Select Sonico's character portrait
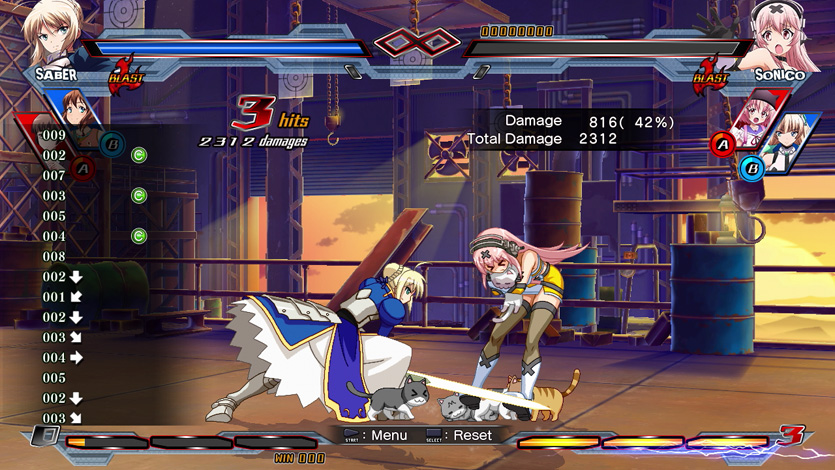The image size is (835, 470). [783, 35]
